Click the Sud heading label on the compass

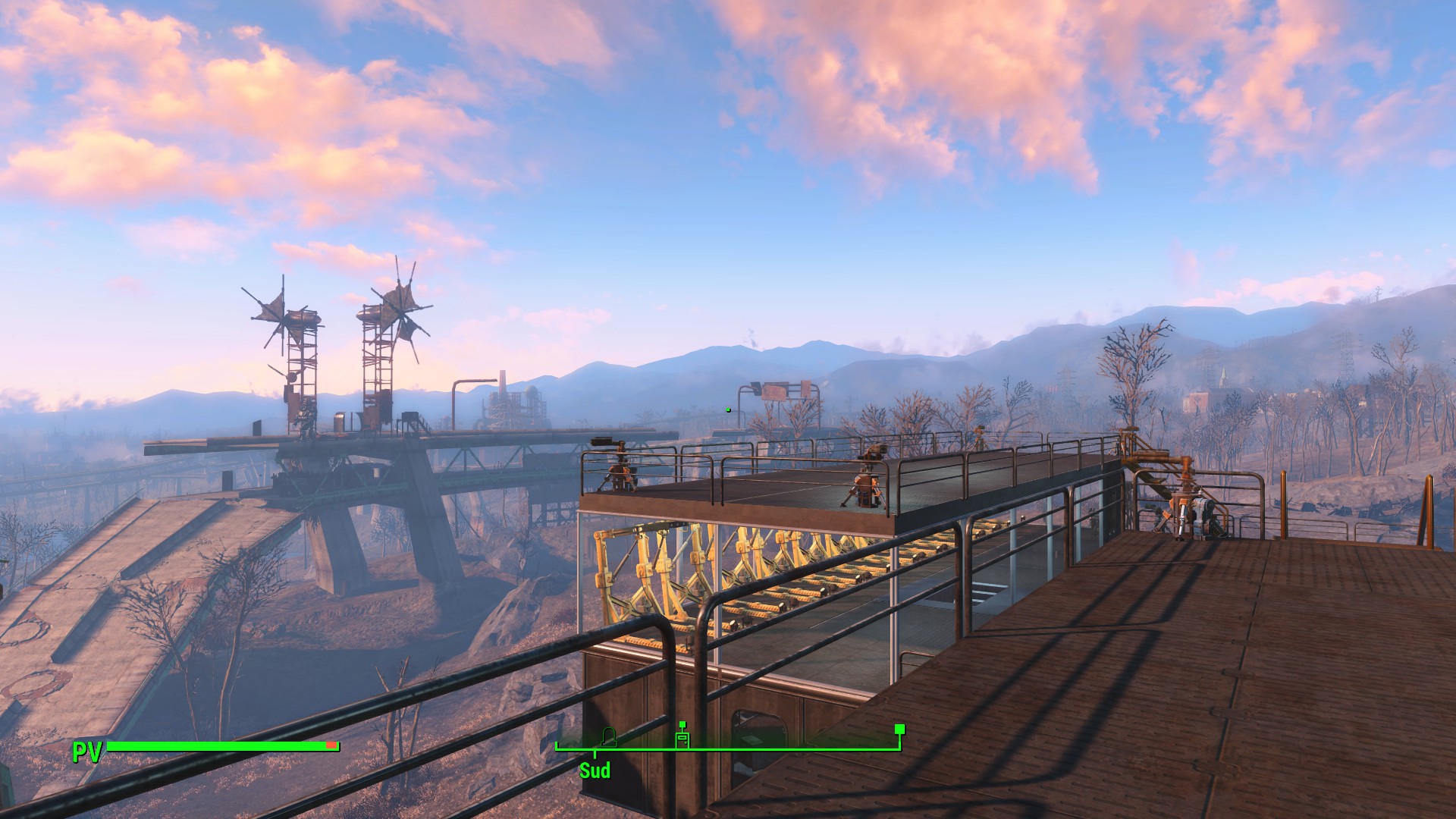coord(595,771)
